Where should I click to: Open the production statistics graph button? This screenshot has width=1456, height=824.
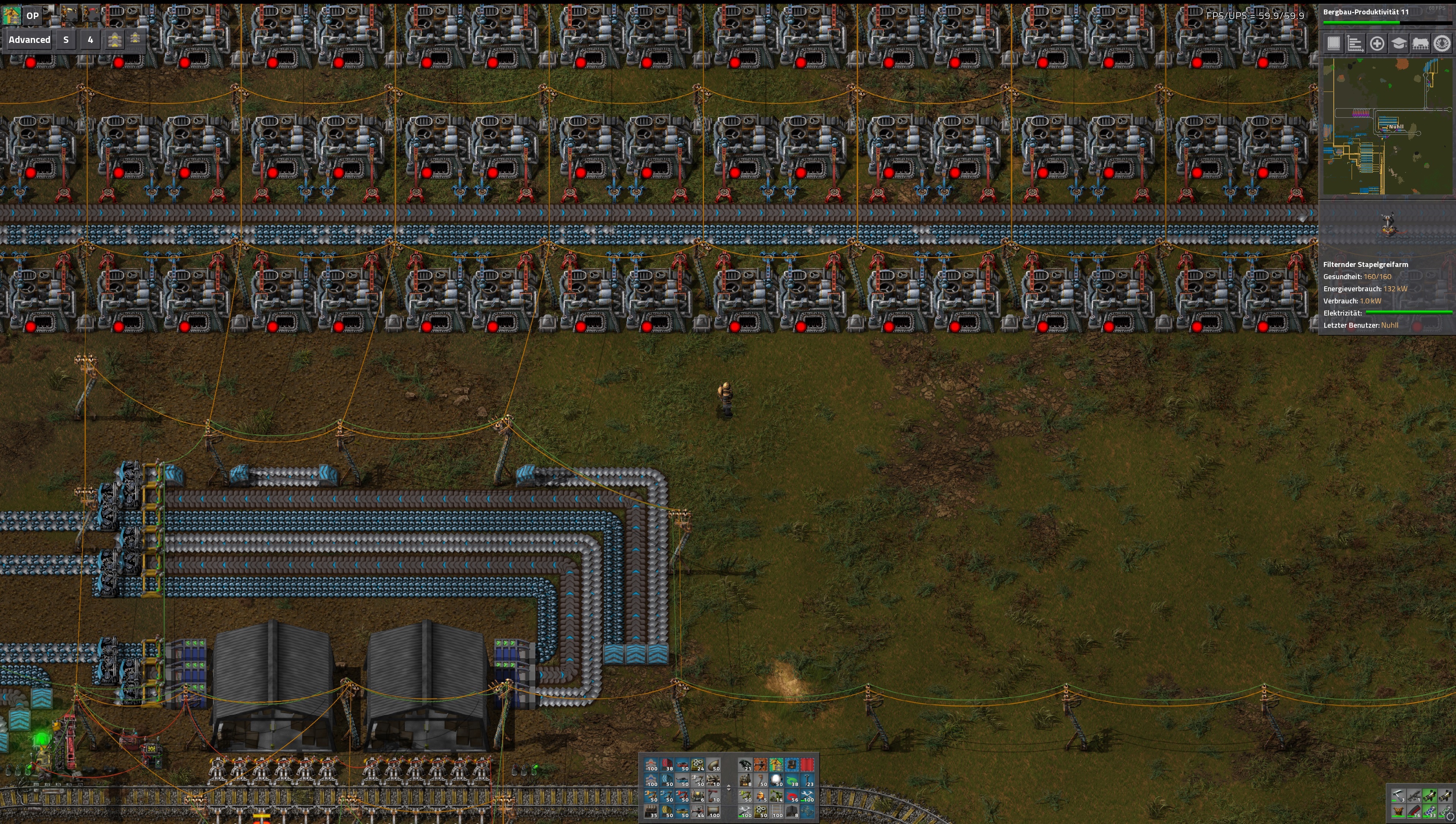1355,44
